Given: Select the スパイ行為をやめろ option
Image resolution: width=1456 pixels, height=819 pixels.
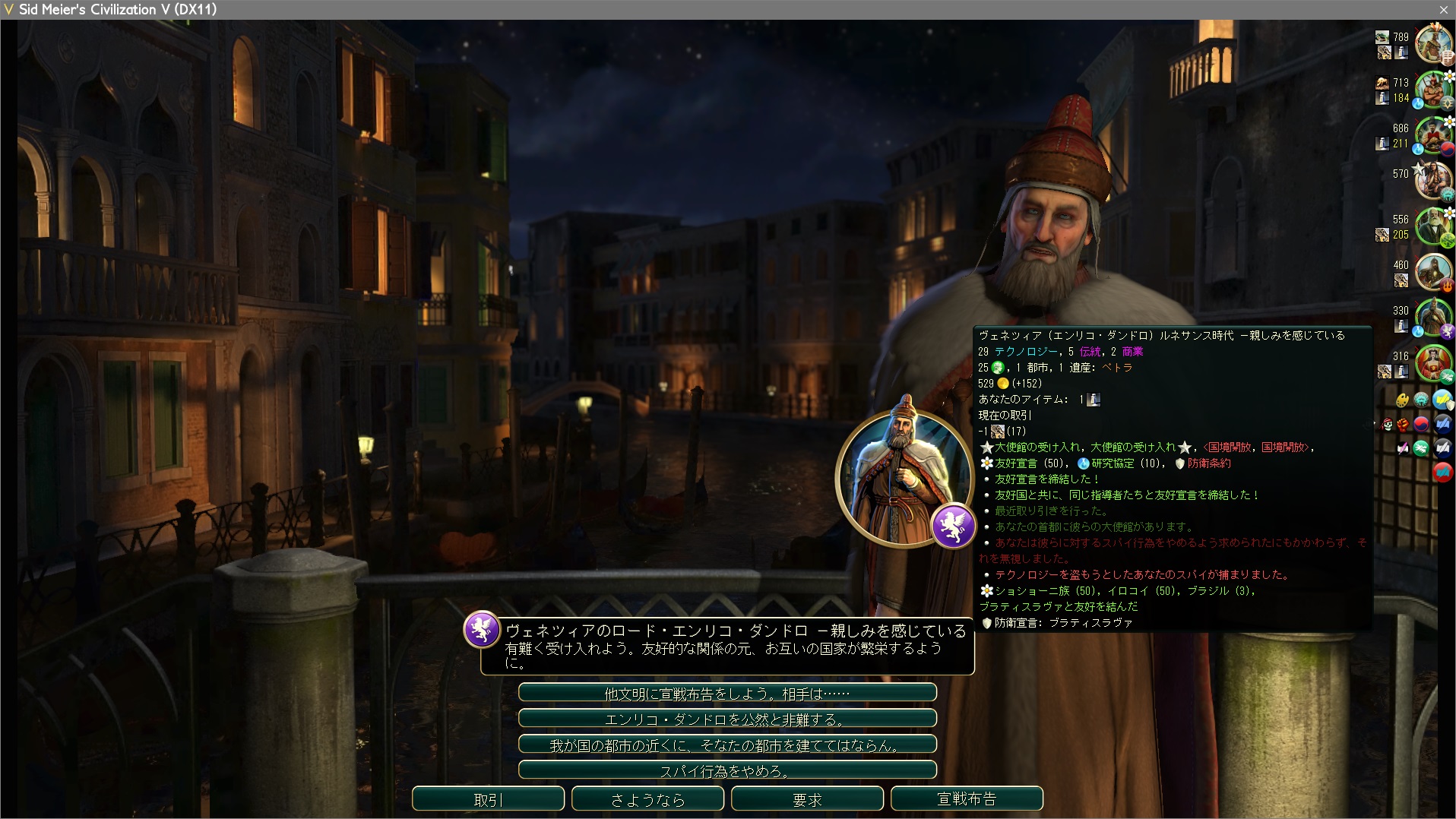Looking at the screenshot, I should 727,770.
